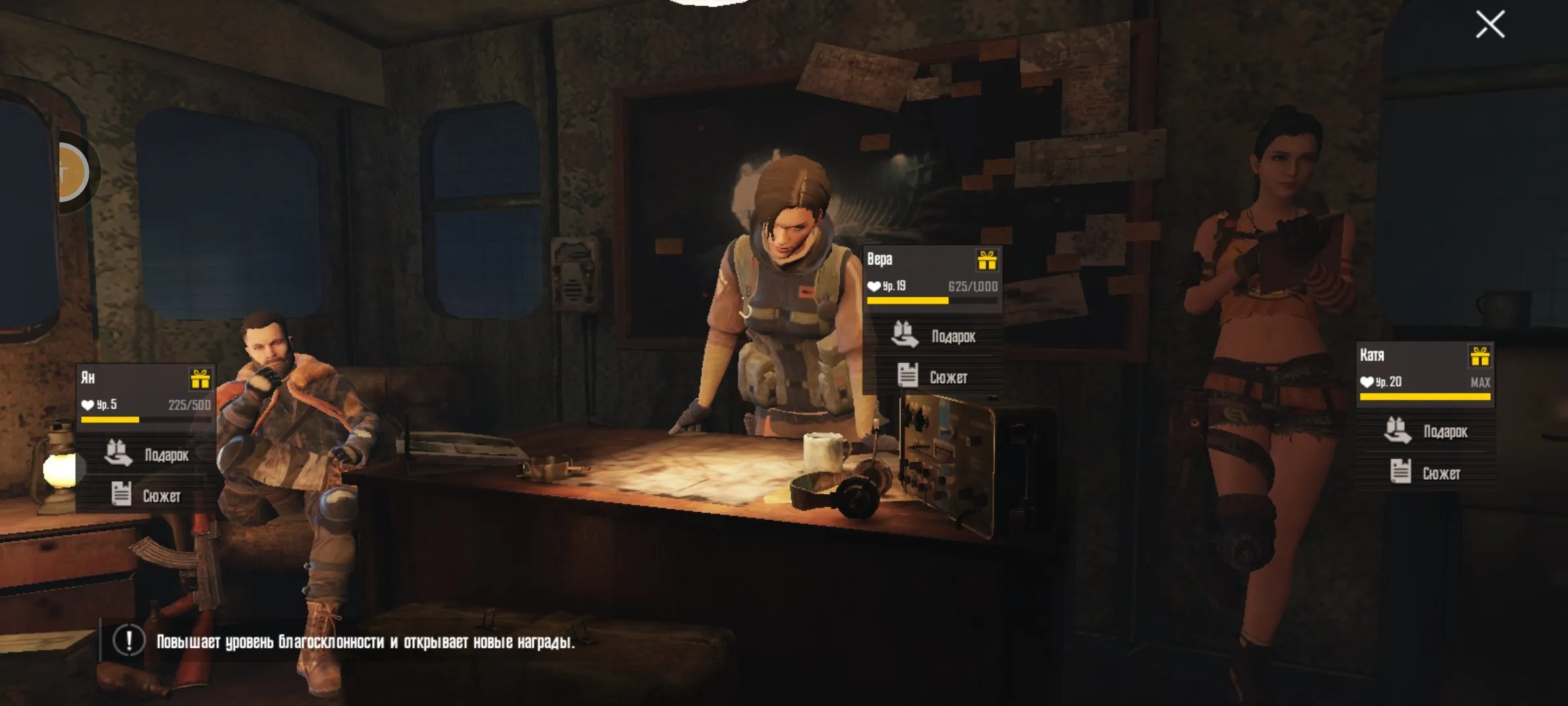Click the yellow gift box icon on Катя's card
1568x706 pixels.
tap(1480, 356)
